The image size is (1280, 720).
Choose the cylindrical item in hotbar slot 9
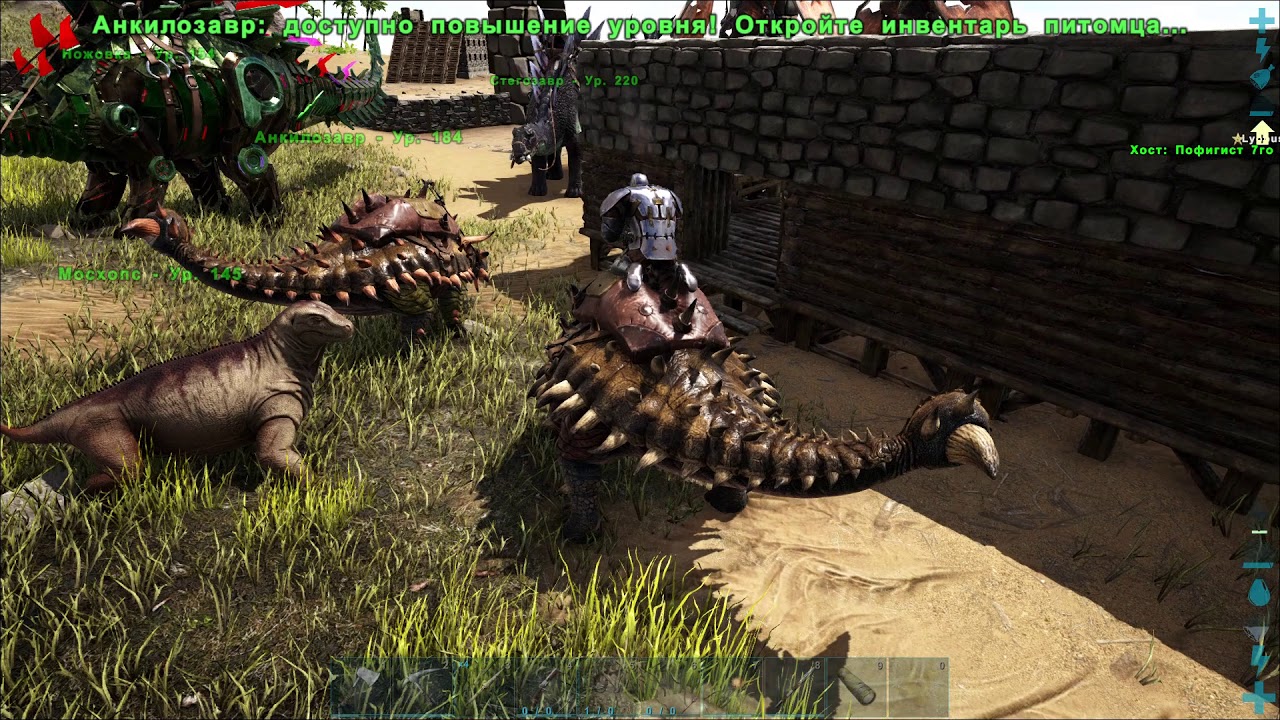tap(856, 685)
